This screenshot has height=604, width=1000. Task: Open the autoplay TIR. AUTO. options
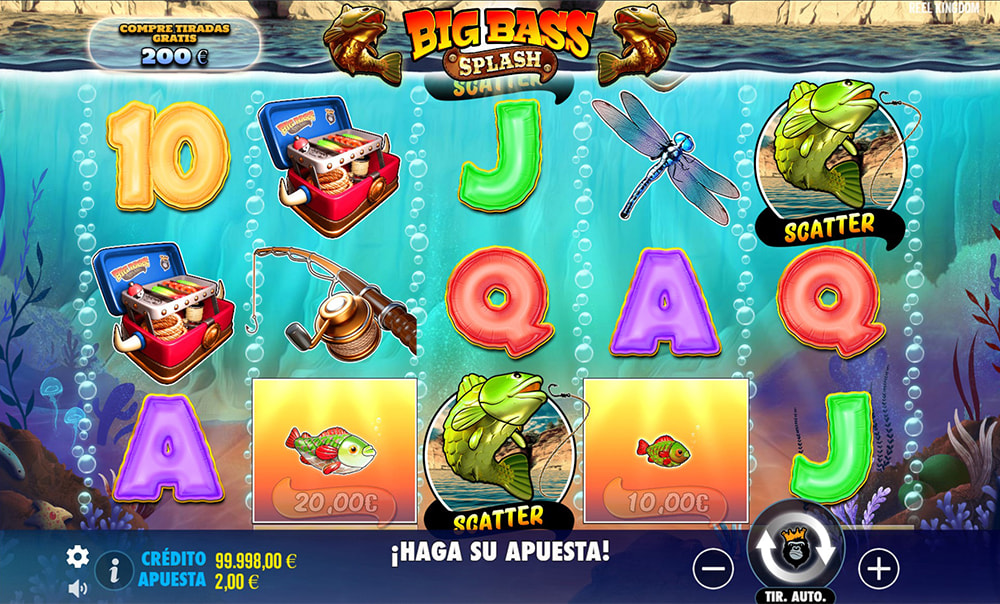tap(797, 596)
